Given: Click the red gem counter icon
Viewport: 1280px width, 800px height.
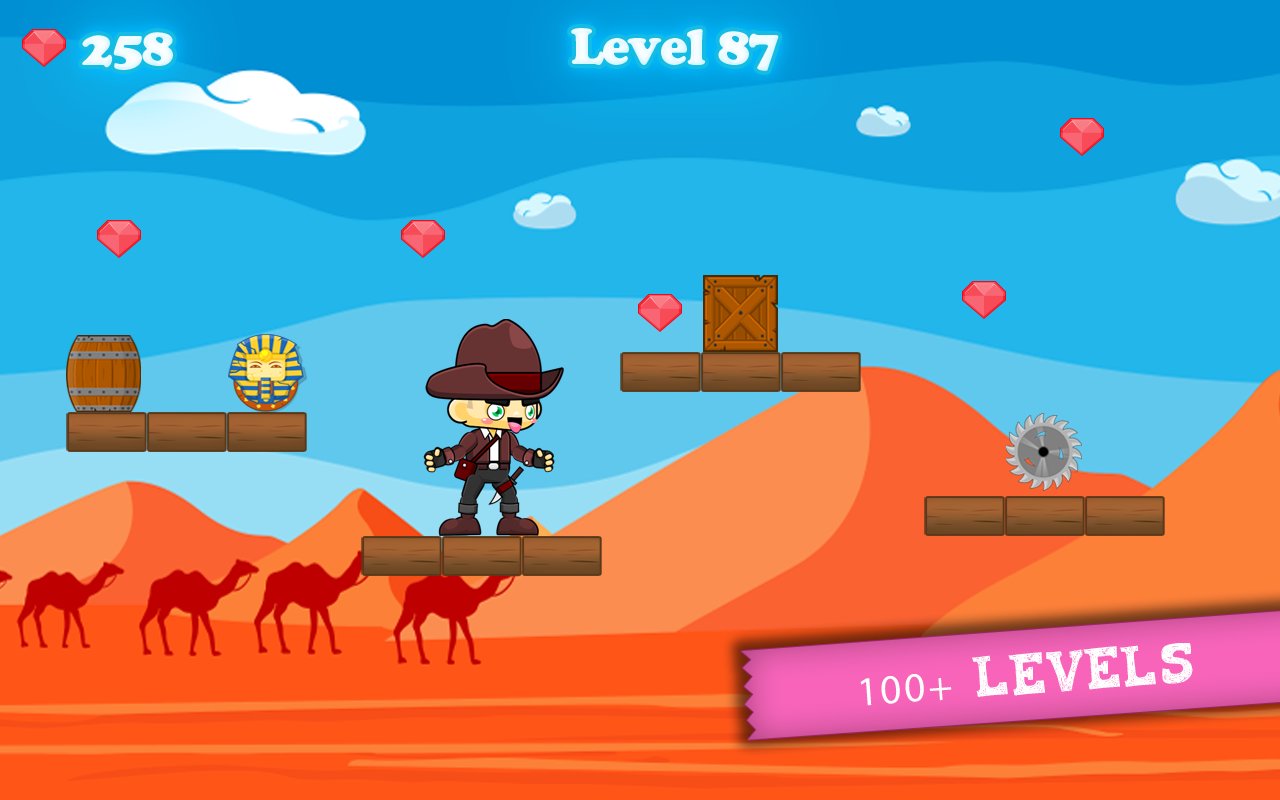Looking at the screenshot, I should [x=42, y=44].
